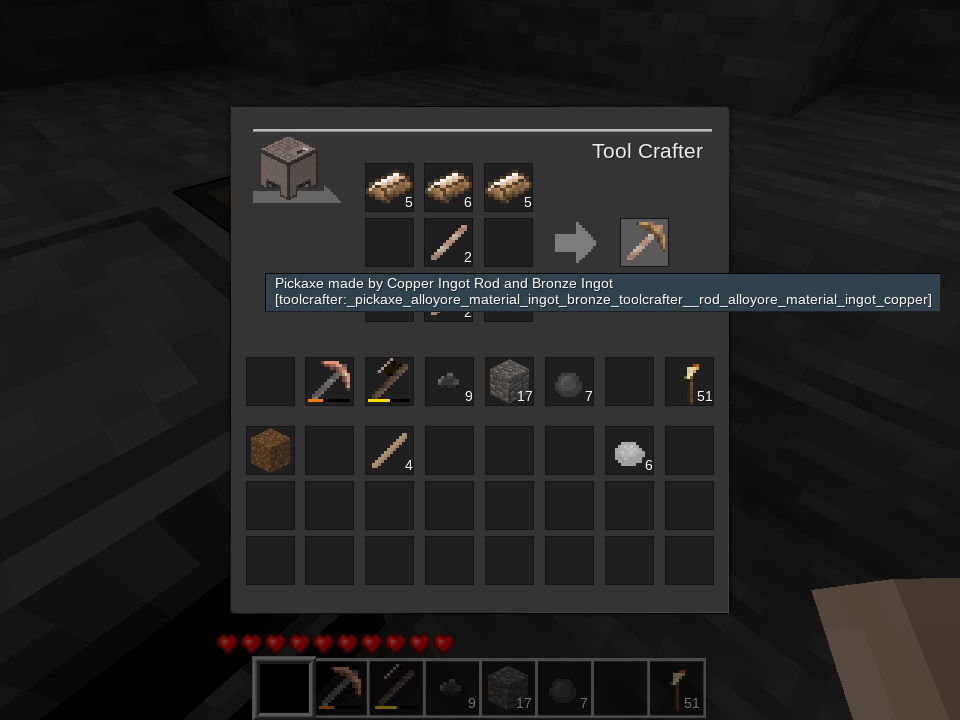This screenshot has height=720, width=960.
Task: Grab the 17 cobblestone blocks in inventory
Action: tap(509, 381)
